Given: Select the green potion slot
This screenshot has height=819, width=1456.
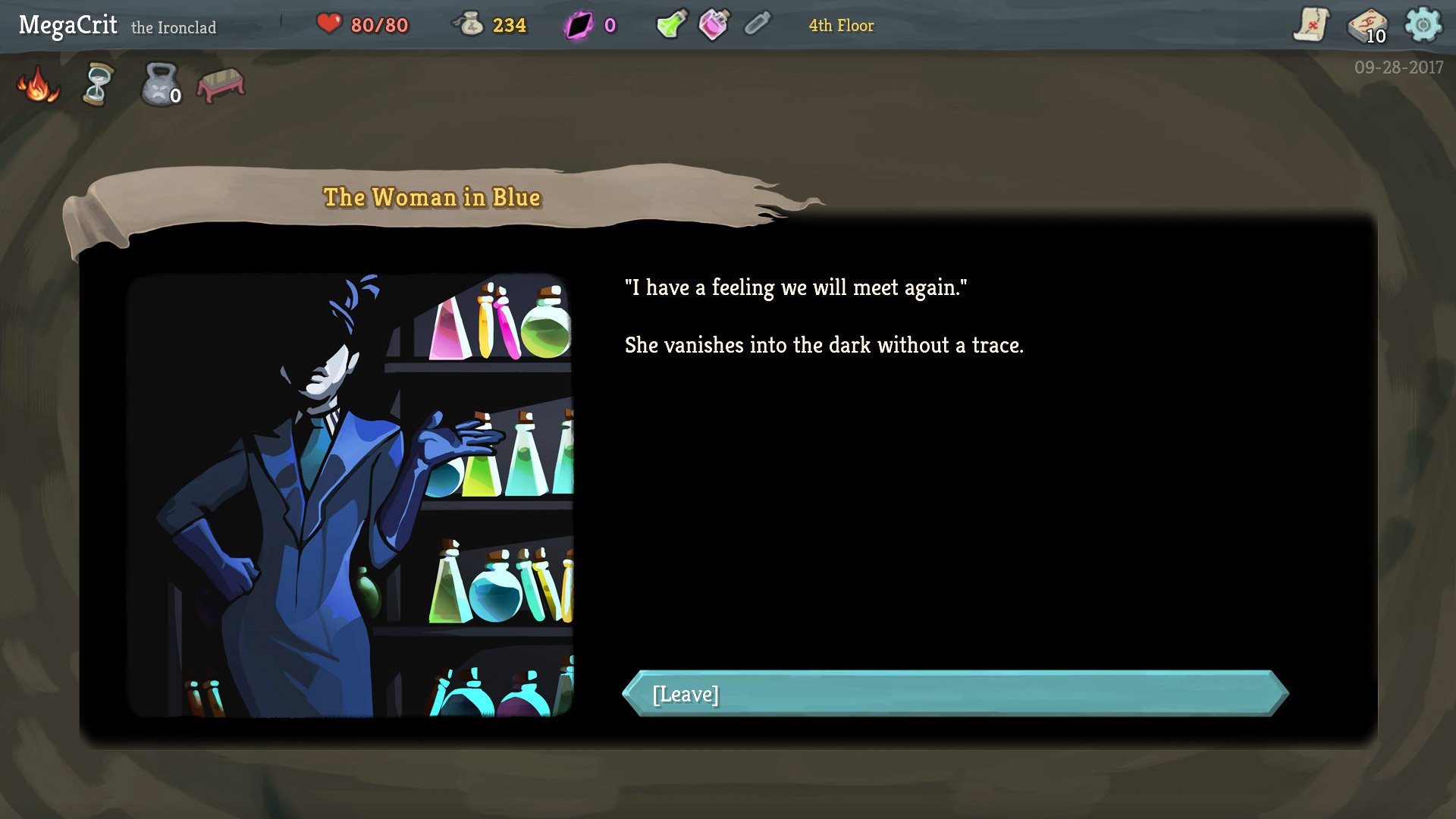Looking at the screenshot, I should click(x=670, y=24).
